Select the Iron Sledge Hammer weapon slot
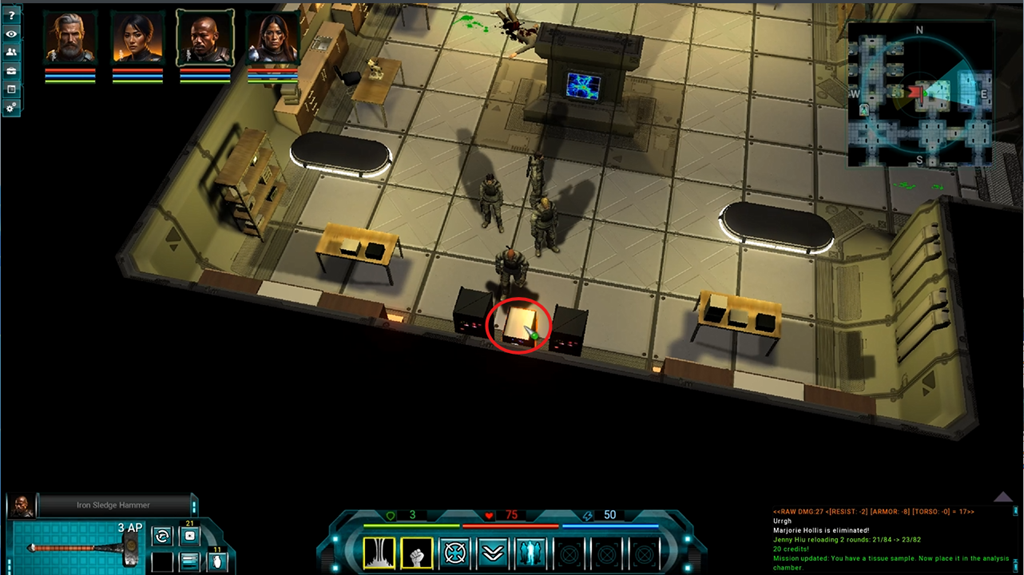This screenshot has width=1024, height=575. coord(80,546)
